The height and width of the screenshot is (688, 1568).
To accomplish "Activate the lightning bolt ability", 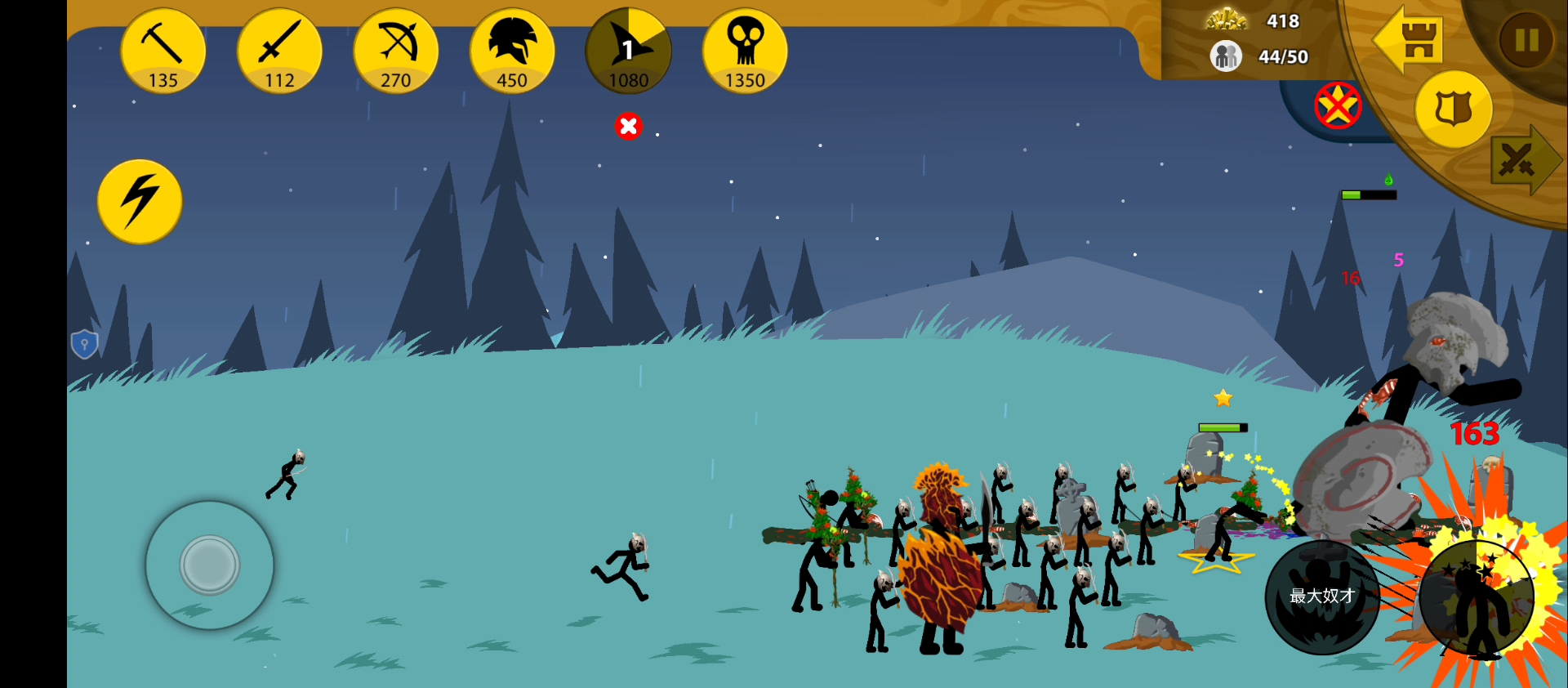I will tap(140, 201).
